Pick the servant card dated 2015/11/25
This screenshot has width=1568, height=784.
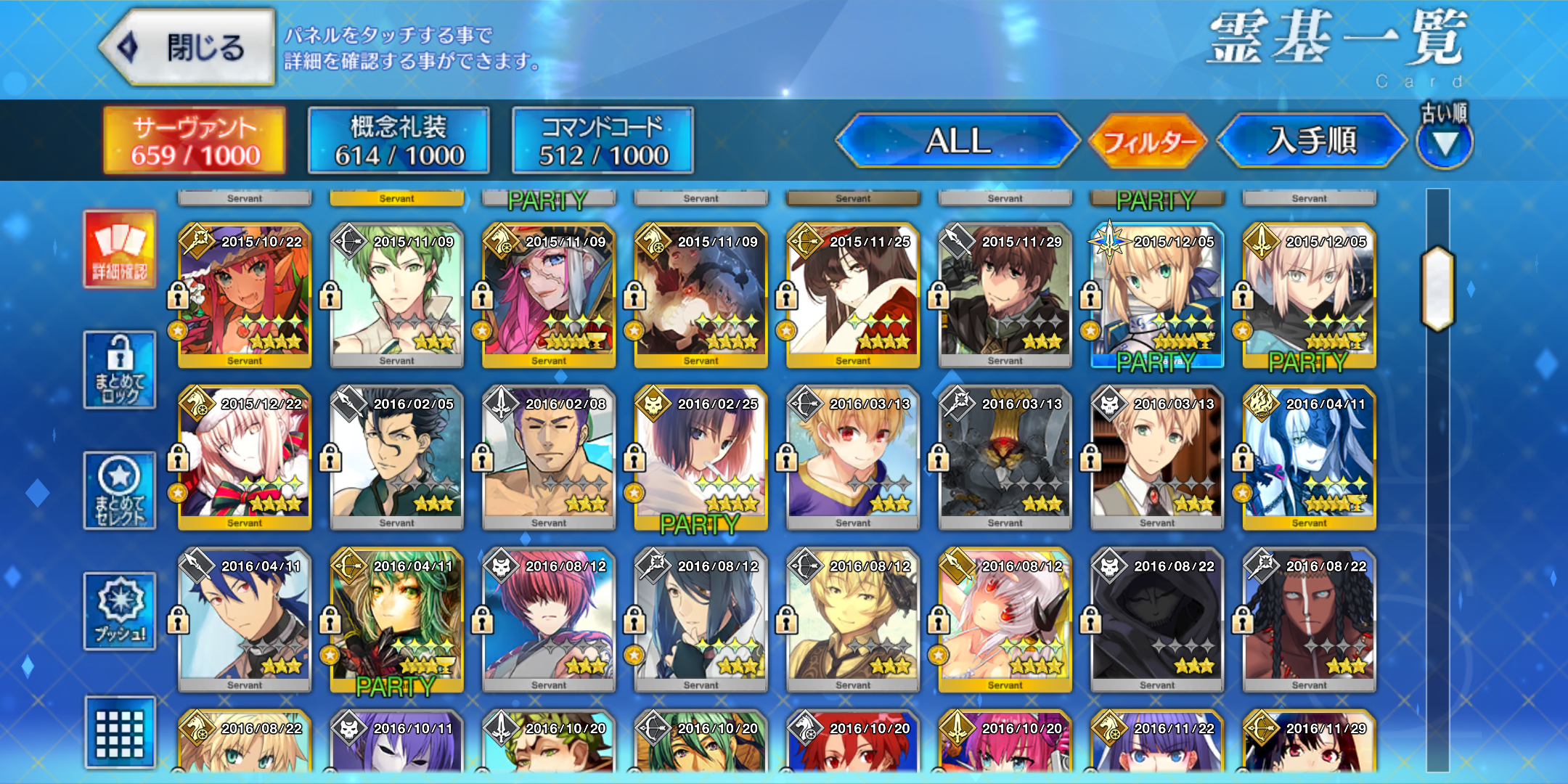[x=853, y=295]
